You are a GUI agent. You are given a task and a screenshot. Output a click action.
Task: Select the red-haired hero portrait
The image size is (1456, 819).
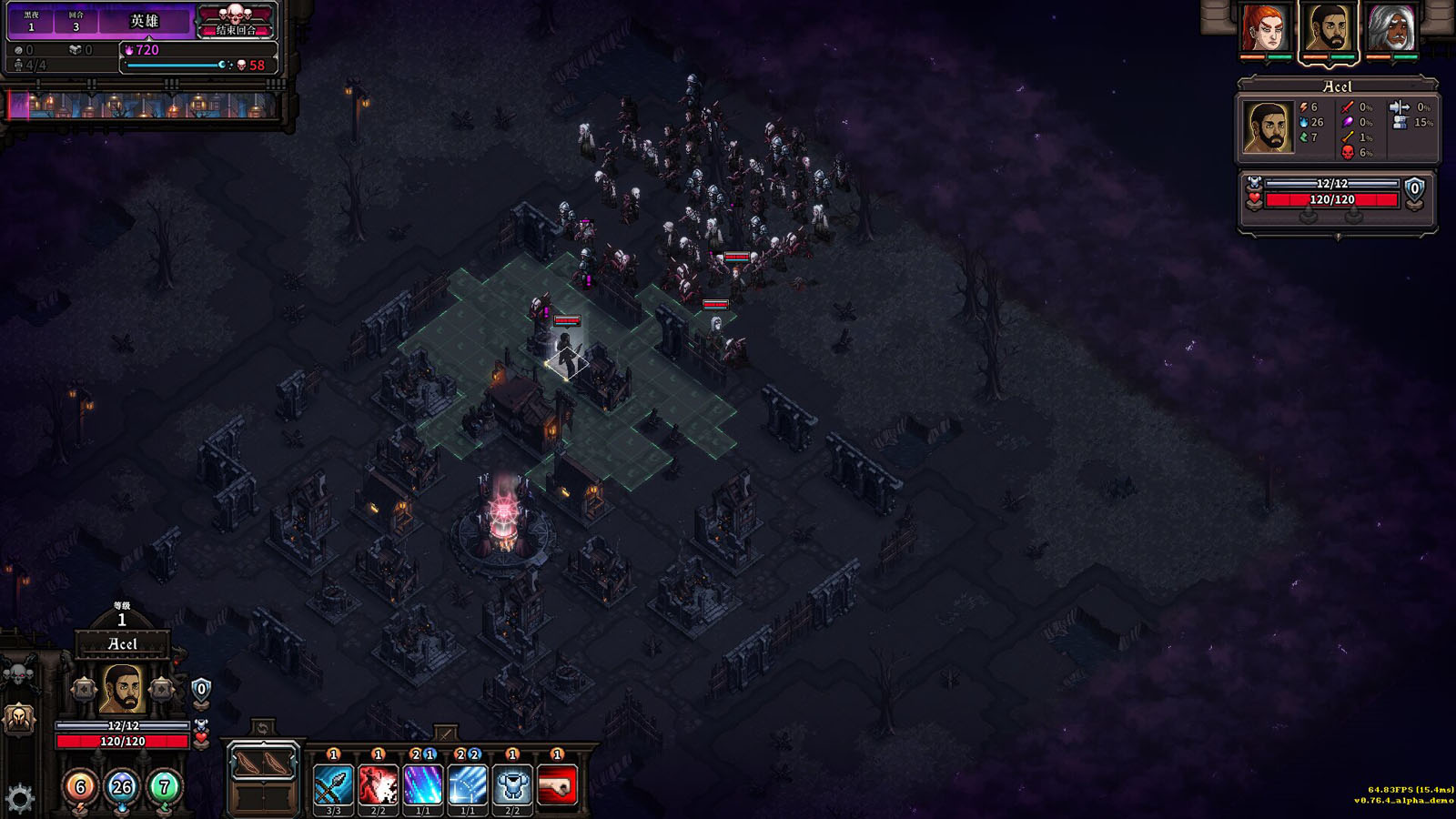click(x=1265, y=28)
